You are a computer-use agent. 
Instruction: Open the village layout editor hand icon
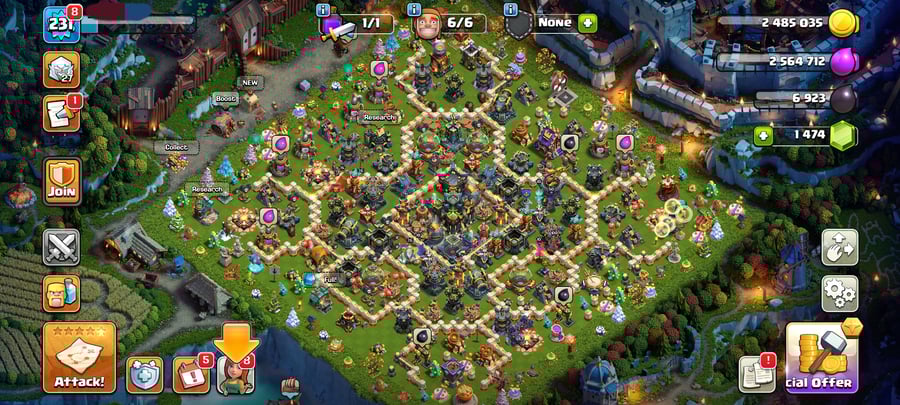[x=839, y=247]
